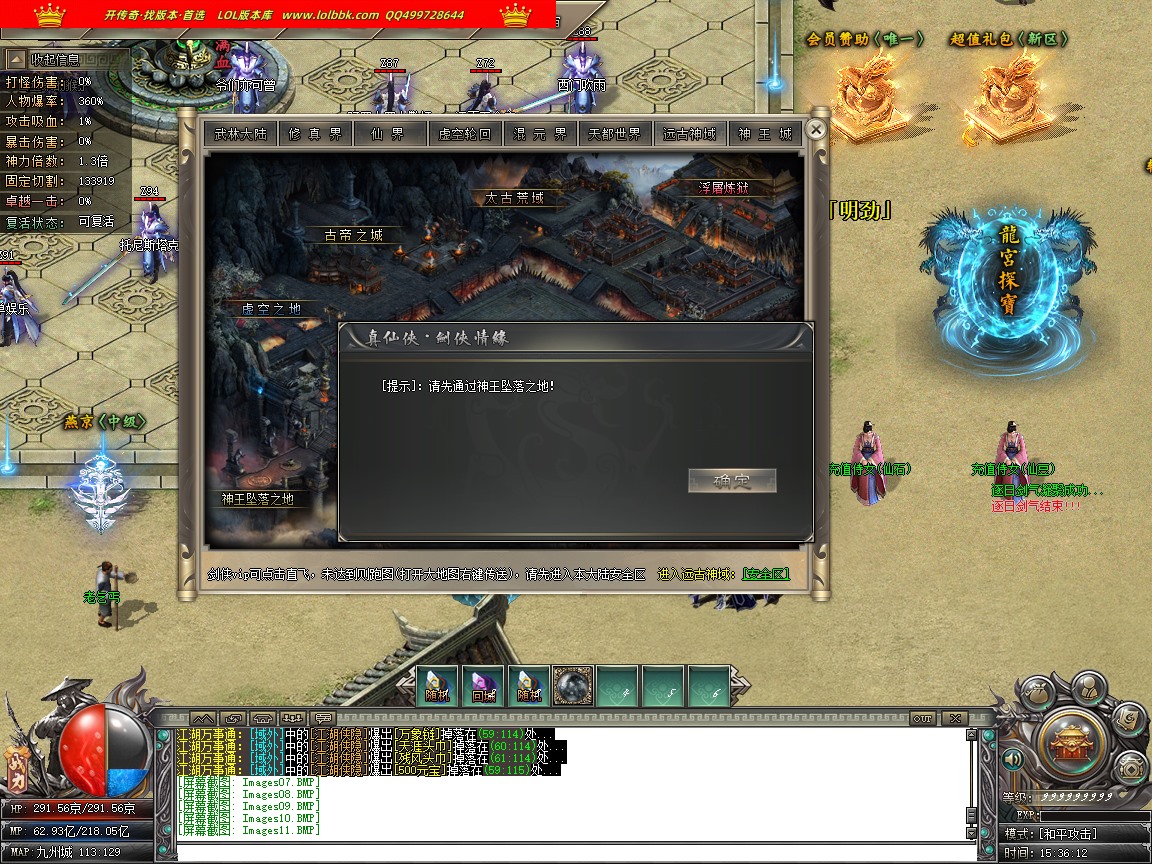Open the 混元界 tab
This screenshot has width=1152, height=864.
[x=540, y=134]
